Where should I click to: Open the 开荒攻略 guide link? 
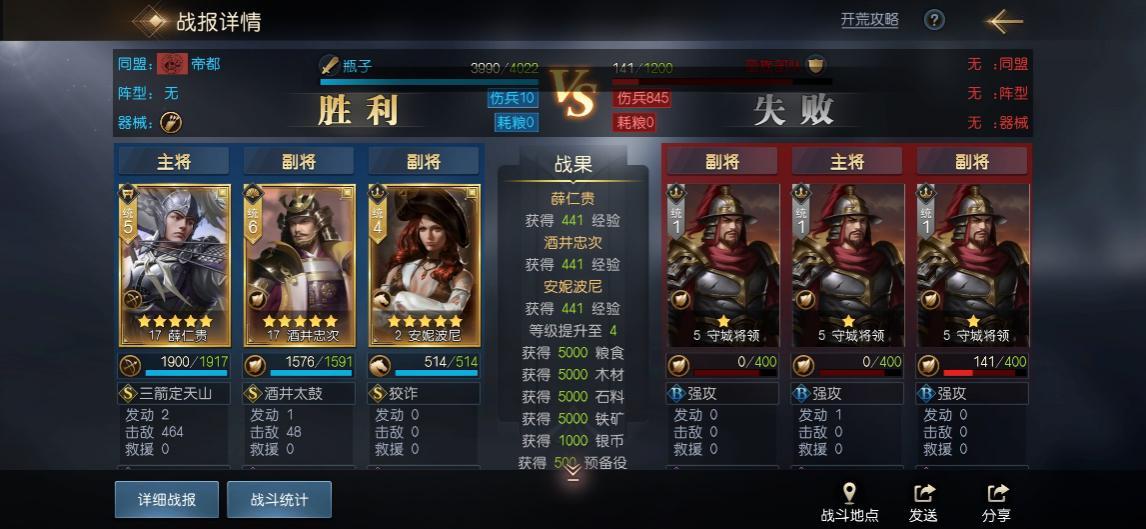[x=869, y=20]
